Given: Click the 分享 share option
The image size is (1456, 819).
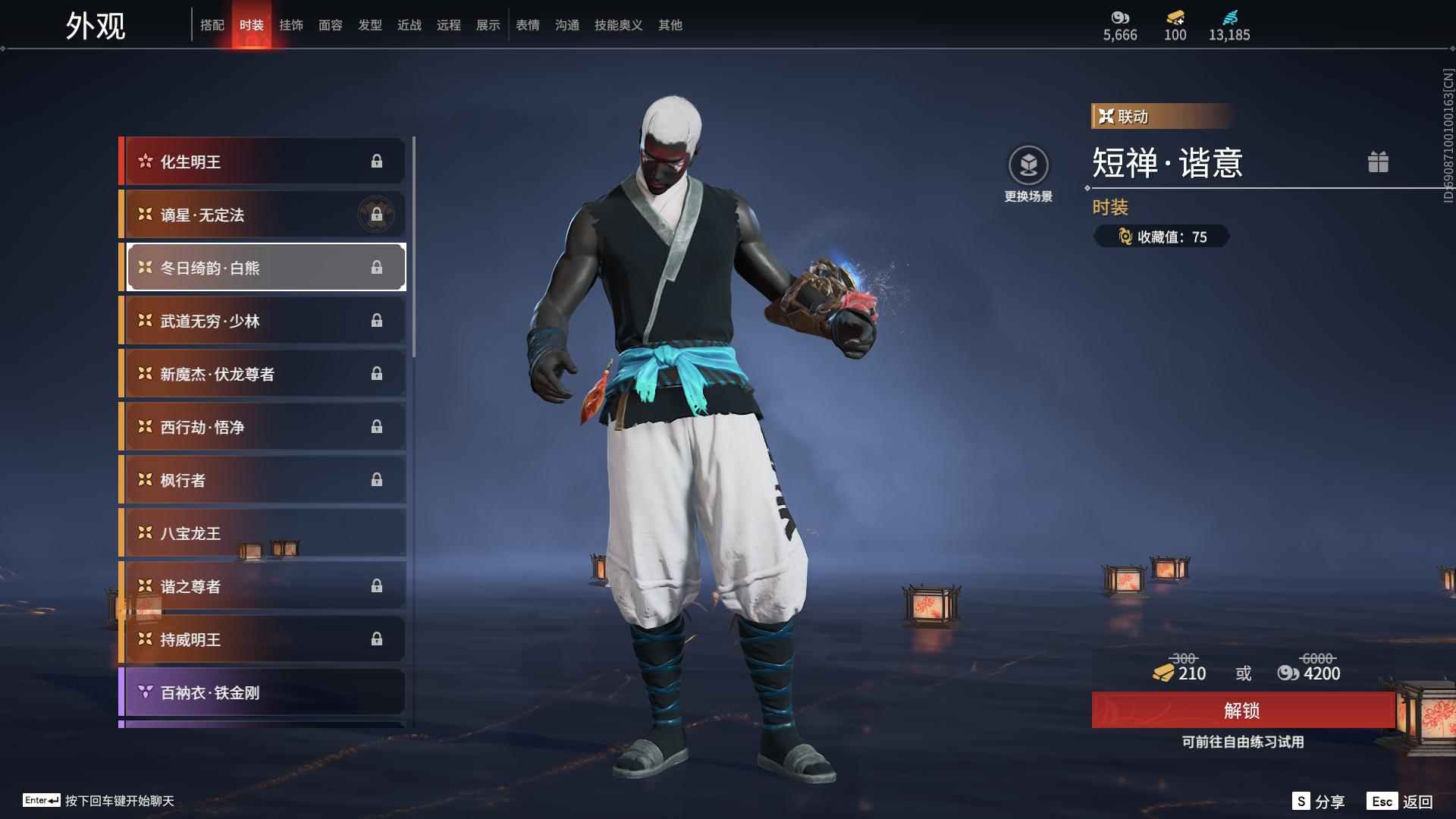Looking at the screenshot, I should pos(1319,800).
